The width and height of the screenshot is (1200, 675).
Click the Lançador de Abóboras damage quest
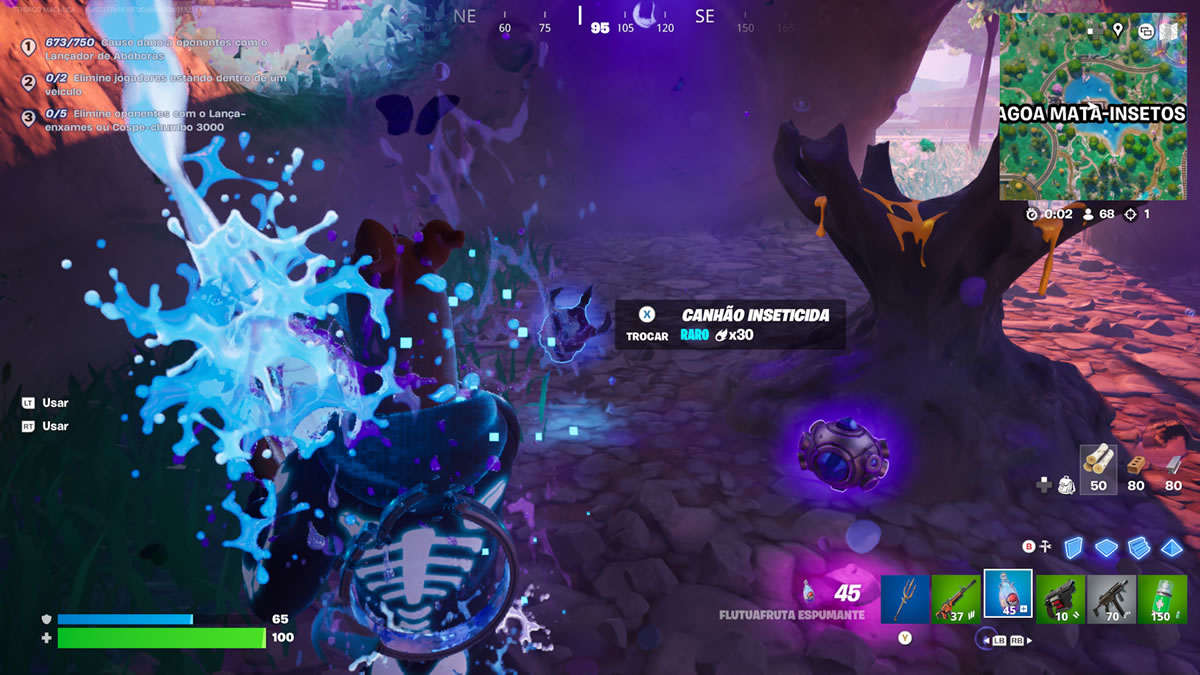click(x=148, y=48)
